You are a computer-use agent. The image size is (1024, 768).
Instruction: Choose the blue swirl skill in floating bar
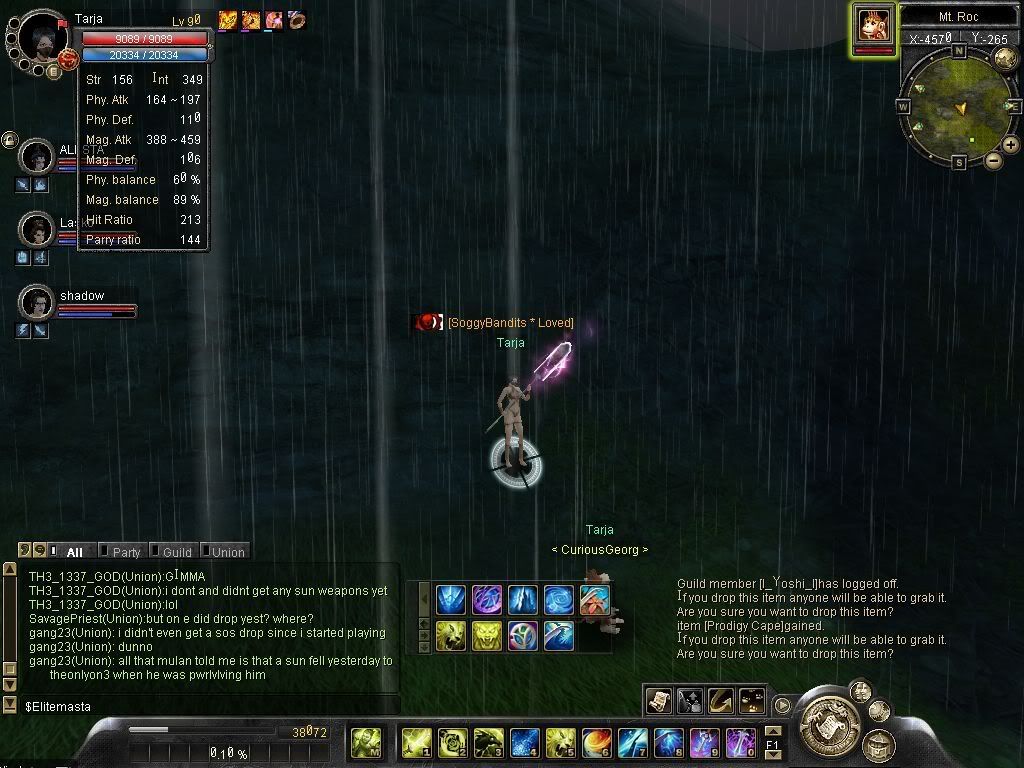tap(558, 600)
